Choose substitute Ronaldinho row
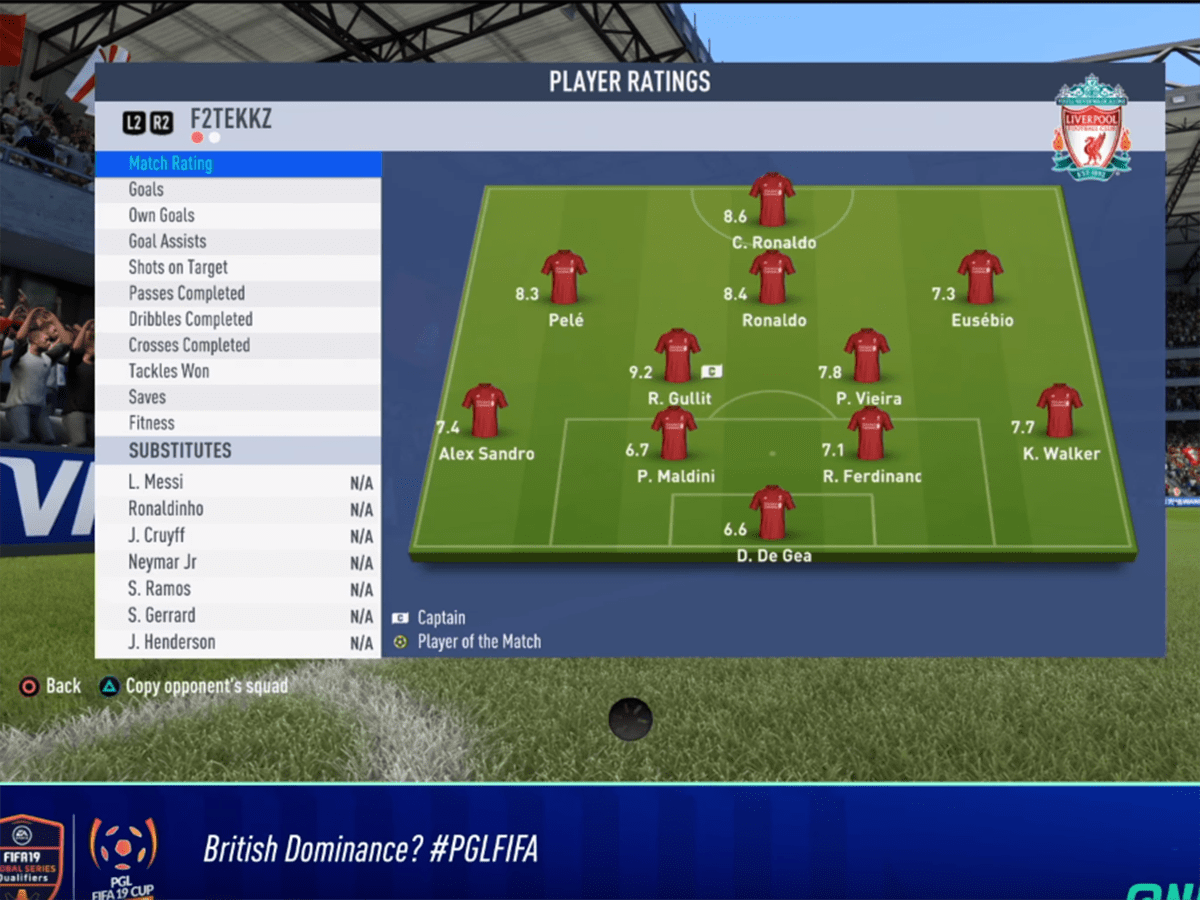 237,509
